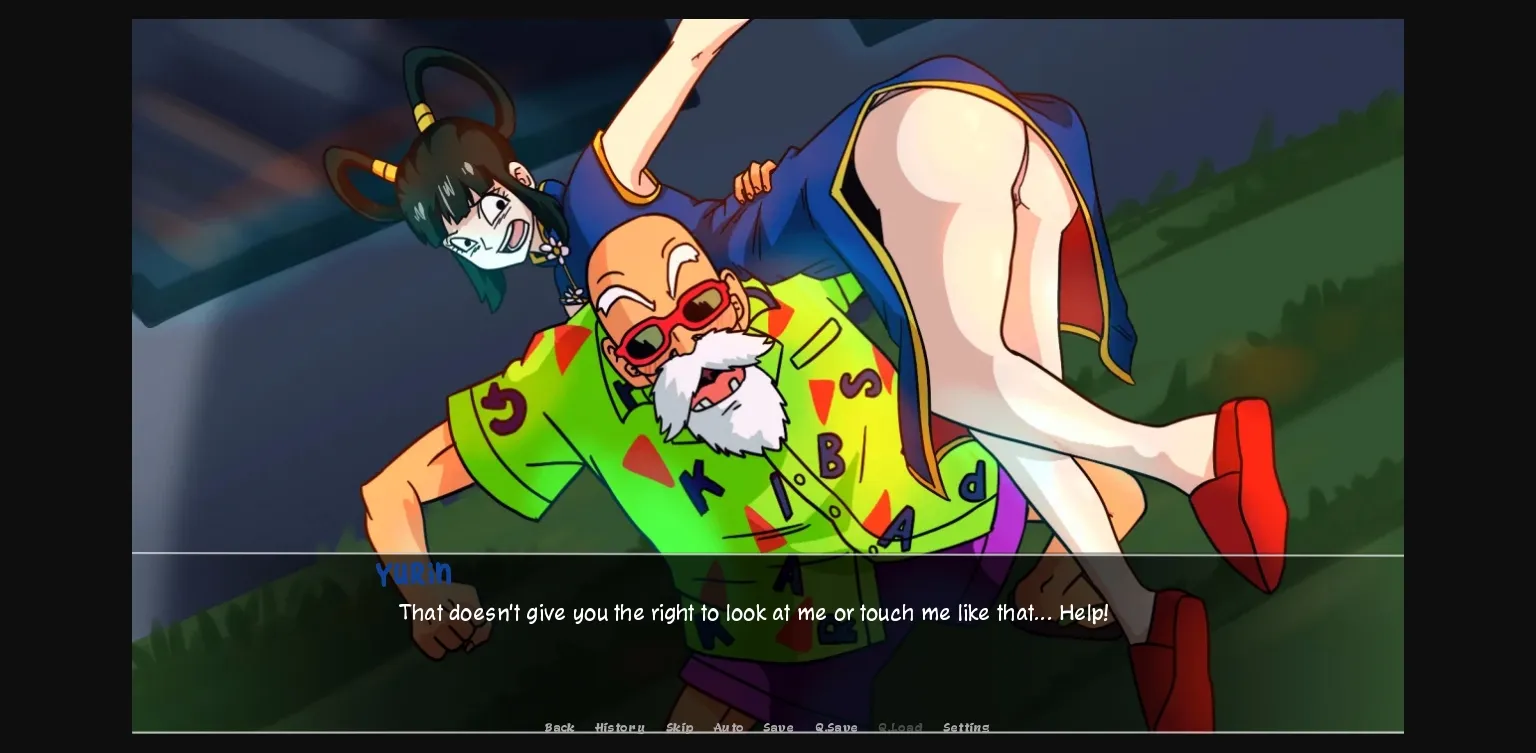Click the Back option in the quick menu
Screen dimensions: 1536x753
559,728
